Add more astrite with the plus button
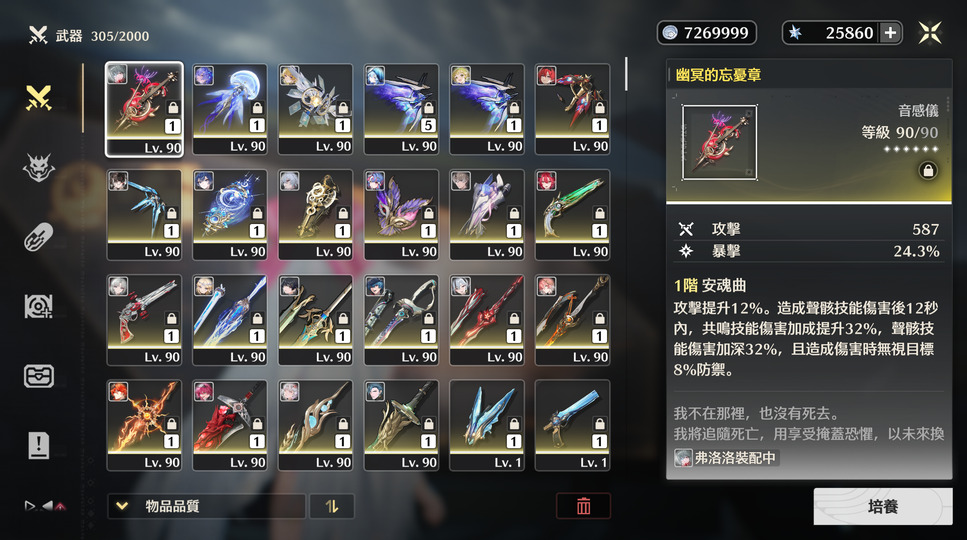The image size is (967, 540). click(x=890, y=33)
